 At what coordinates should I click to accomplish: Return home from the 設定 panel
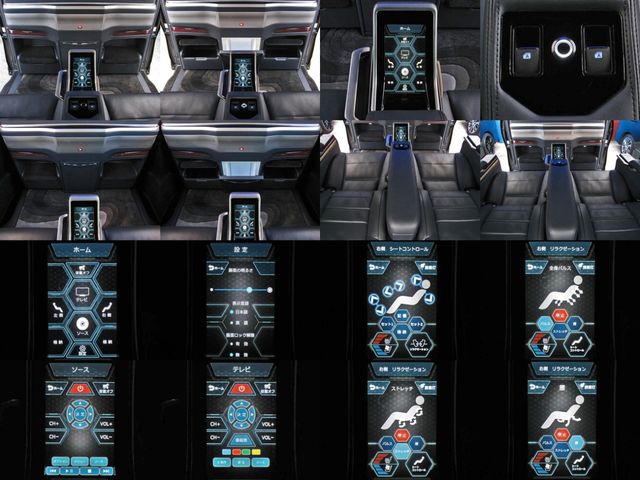click(x=214, y=270)
